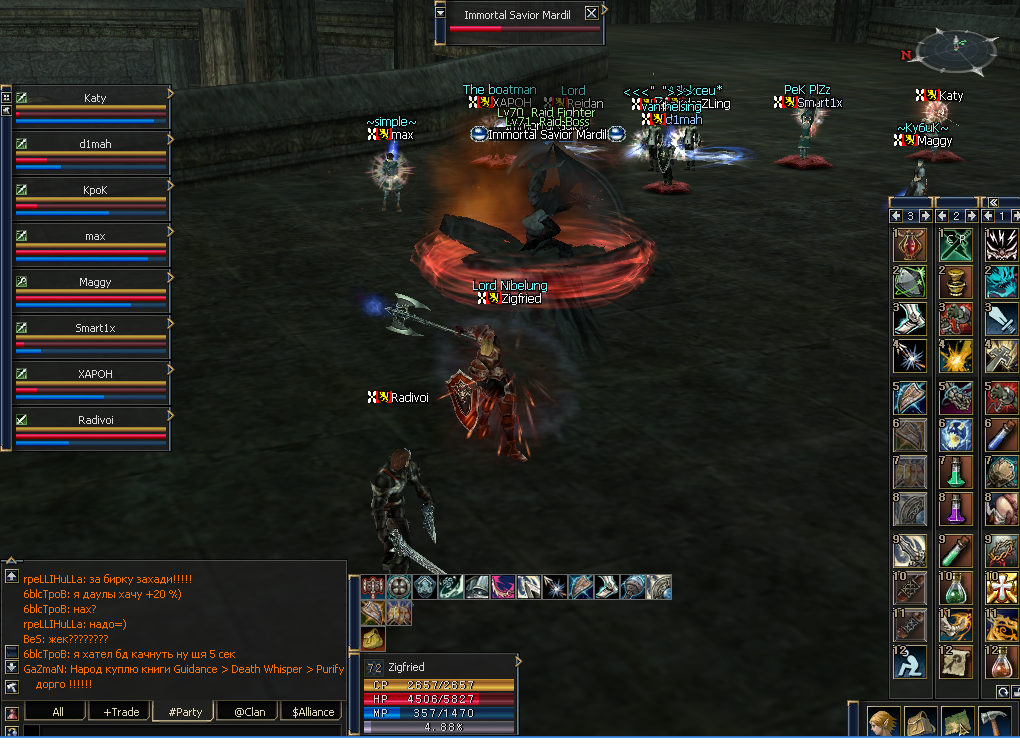
Task: Select party member max in party list
Action: coord(94,236)
